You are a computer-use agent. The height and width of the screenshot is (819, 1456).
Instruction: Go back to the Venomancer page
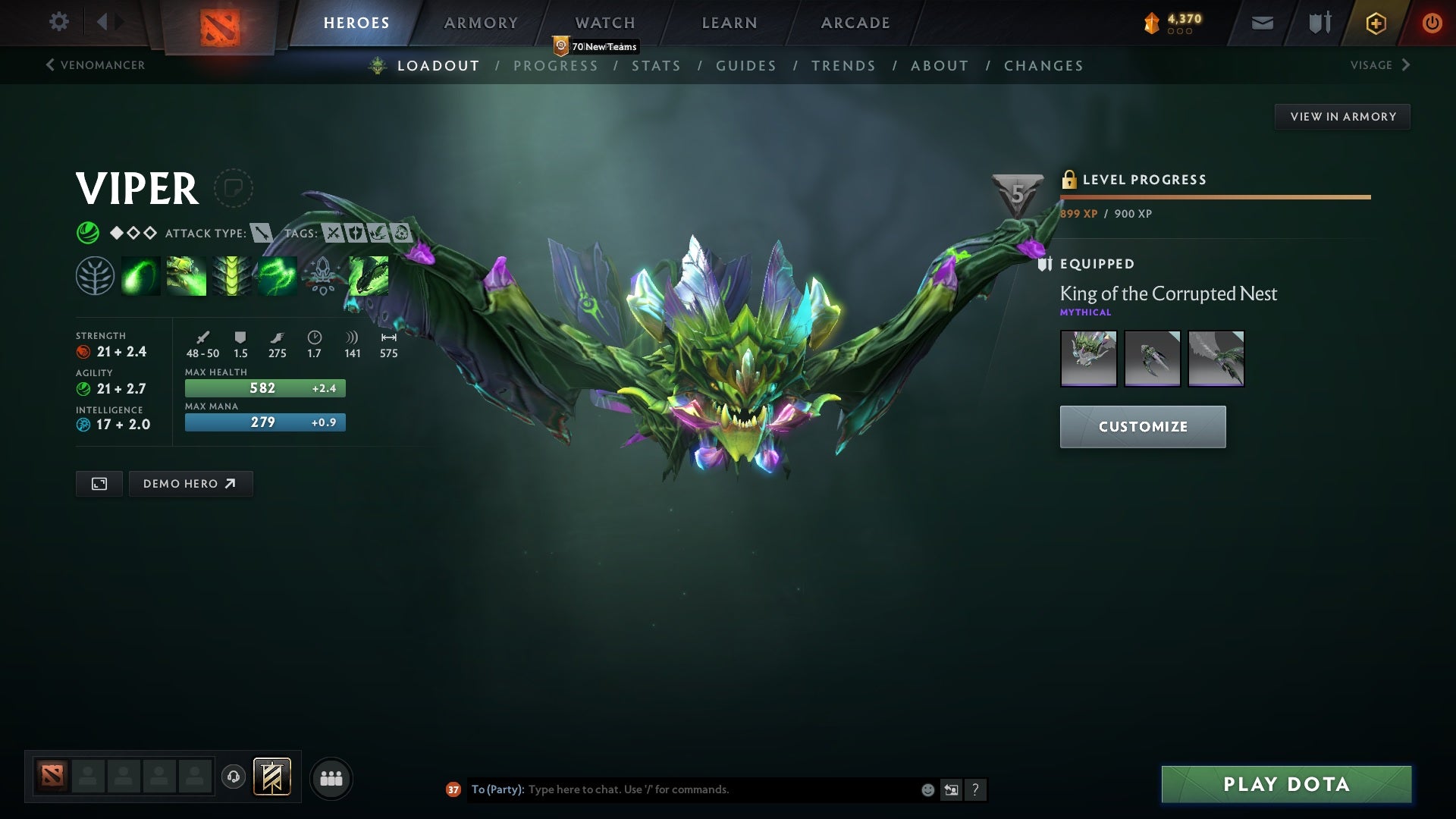(x=95, y=65)
